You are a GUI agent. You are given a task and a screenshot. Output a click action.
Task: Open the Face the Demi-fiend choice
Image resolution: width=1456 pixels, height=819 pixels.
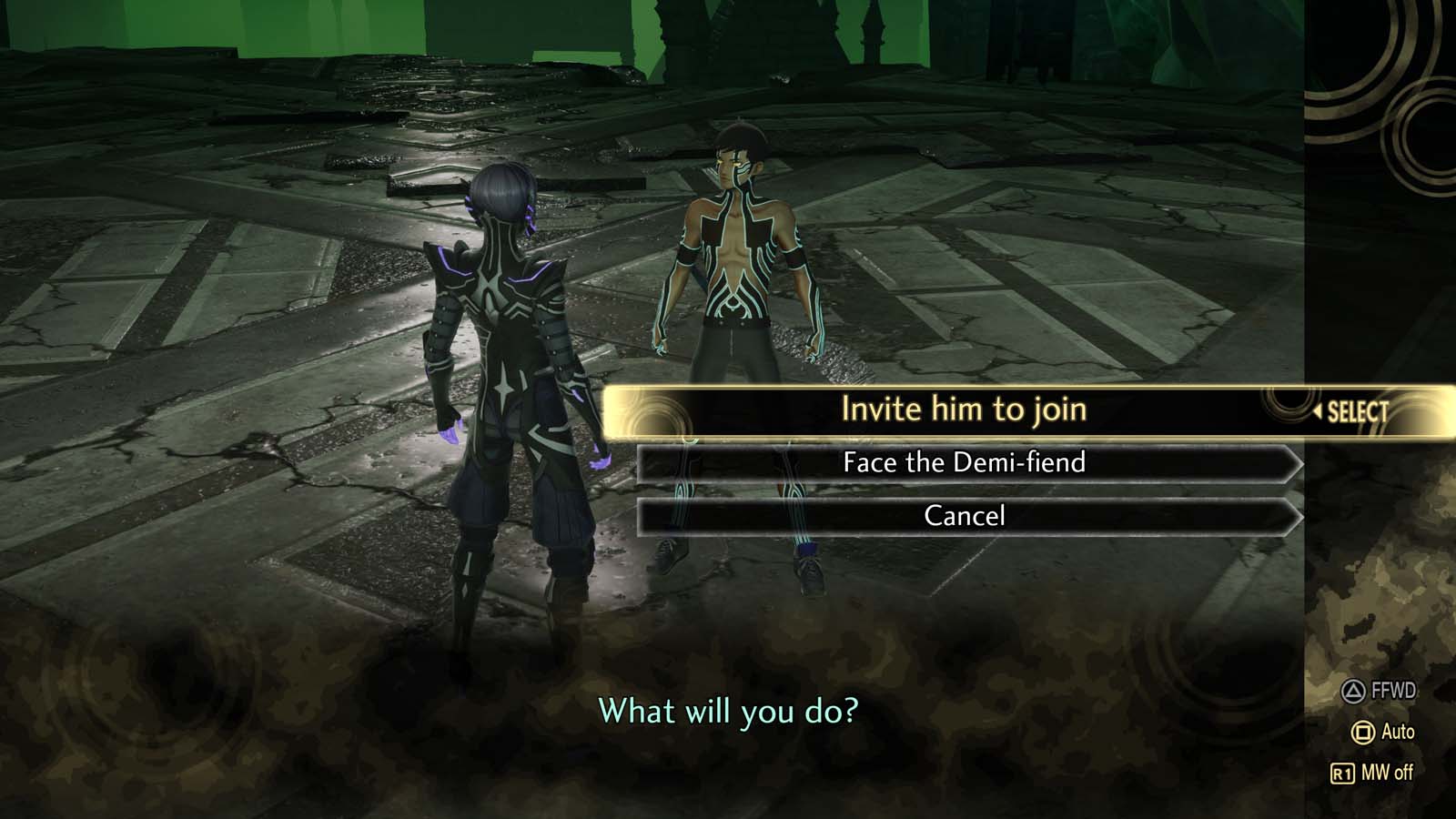pyautogui.click(x=965, y=463)
